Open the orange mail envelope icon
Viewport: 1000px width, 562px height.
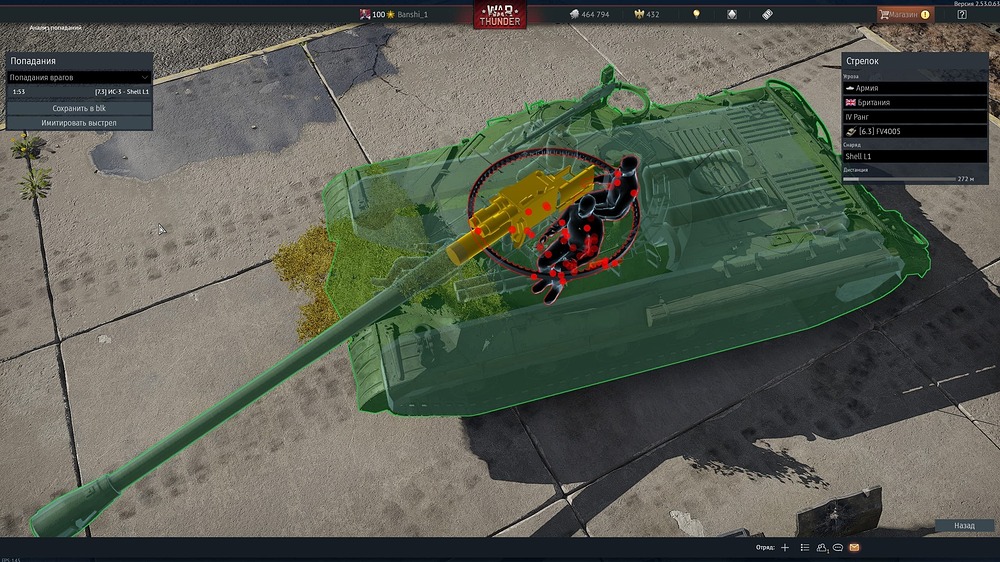(854, 548)
